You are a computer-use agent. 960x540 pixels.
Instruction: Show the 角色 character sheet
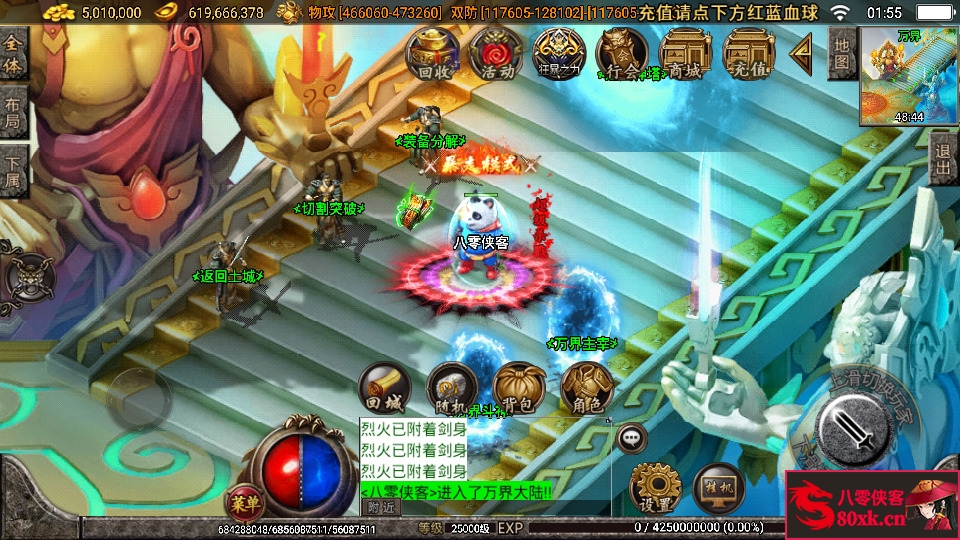point(585,388)
